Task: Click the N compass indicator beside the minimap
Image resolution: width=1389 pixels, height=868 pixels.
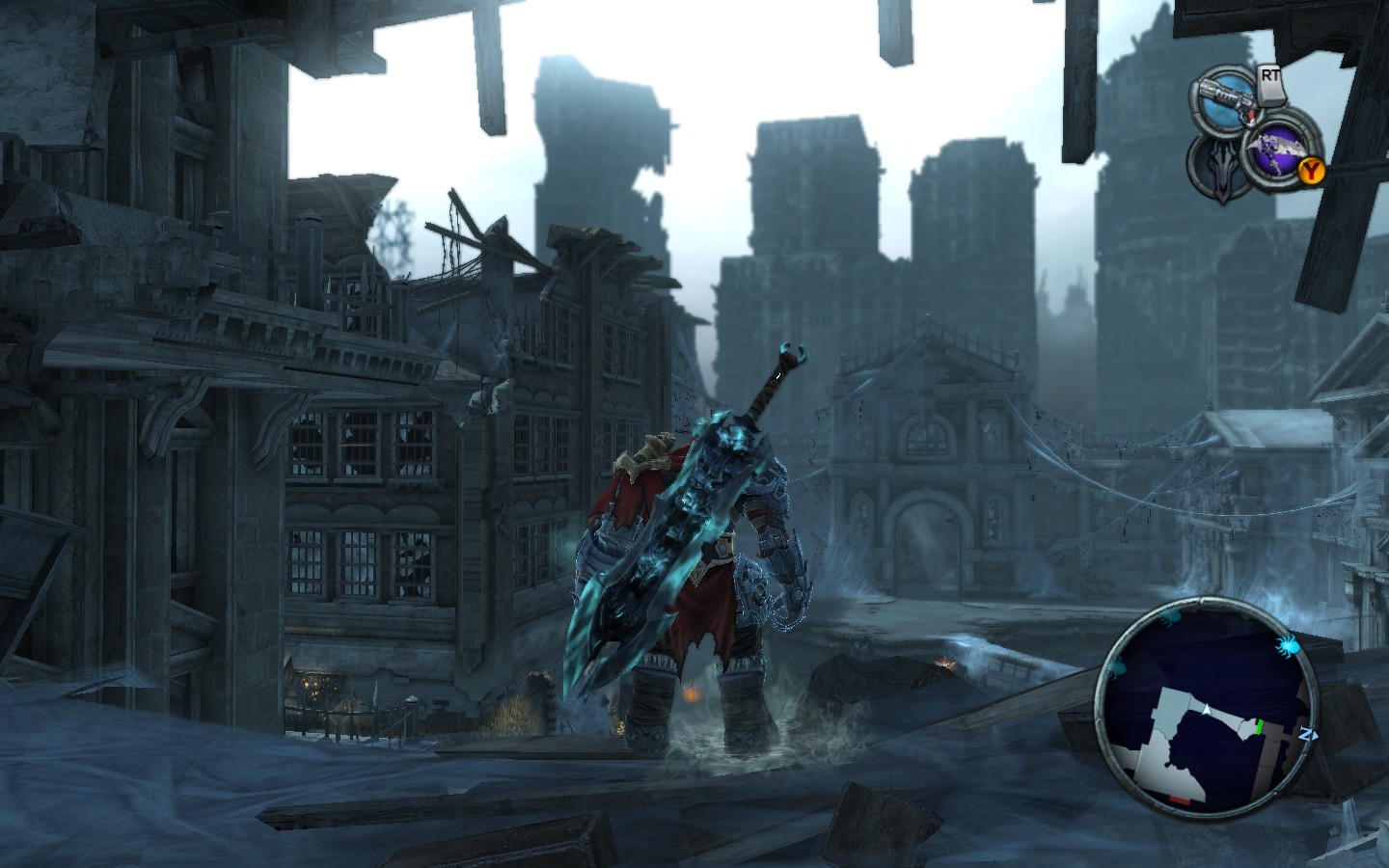Action: 1307,735
